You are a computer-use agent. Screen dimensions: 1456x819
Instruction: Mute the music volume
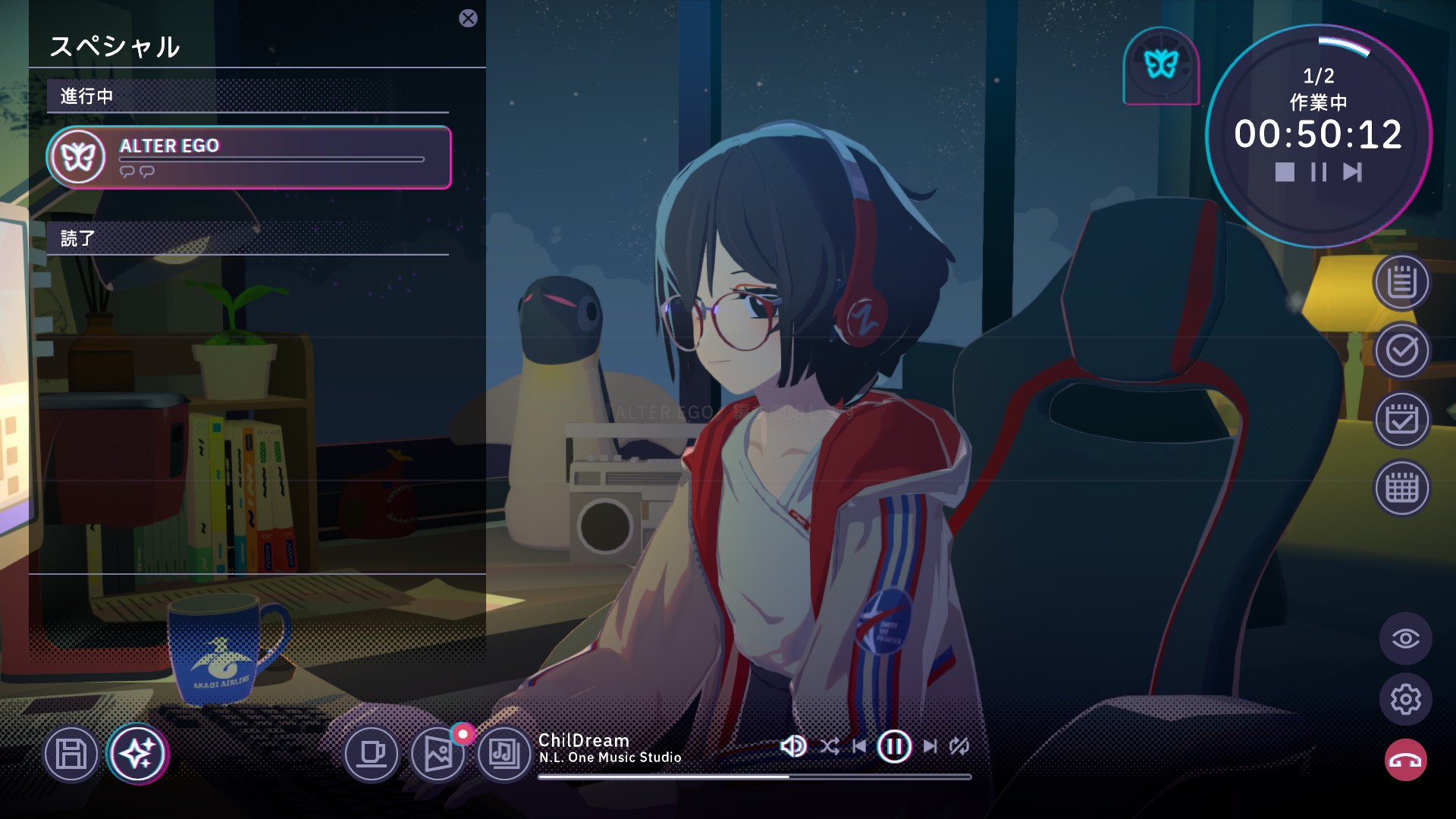(x=793, y=746)
